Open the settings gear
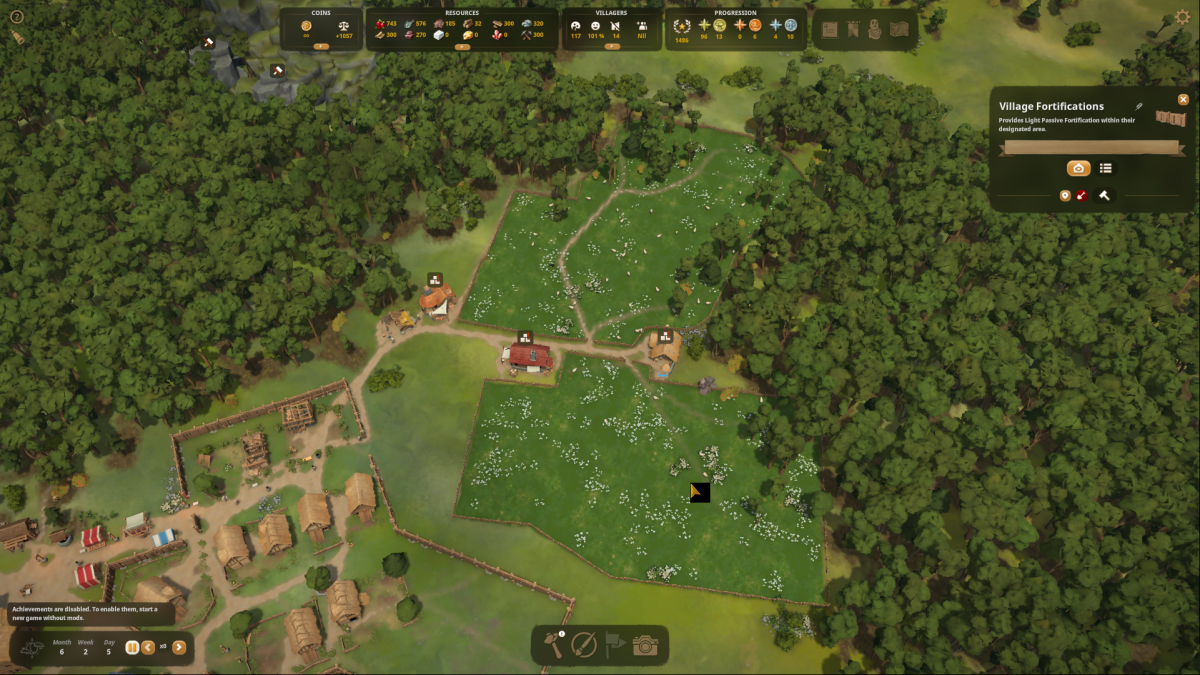 tap(1183, 17)
